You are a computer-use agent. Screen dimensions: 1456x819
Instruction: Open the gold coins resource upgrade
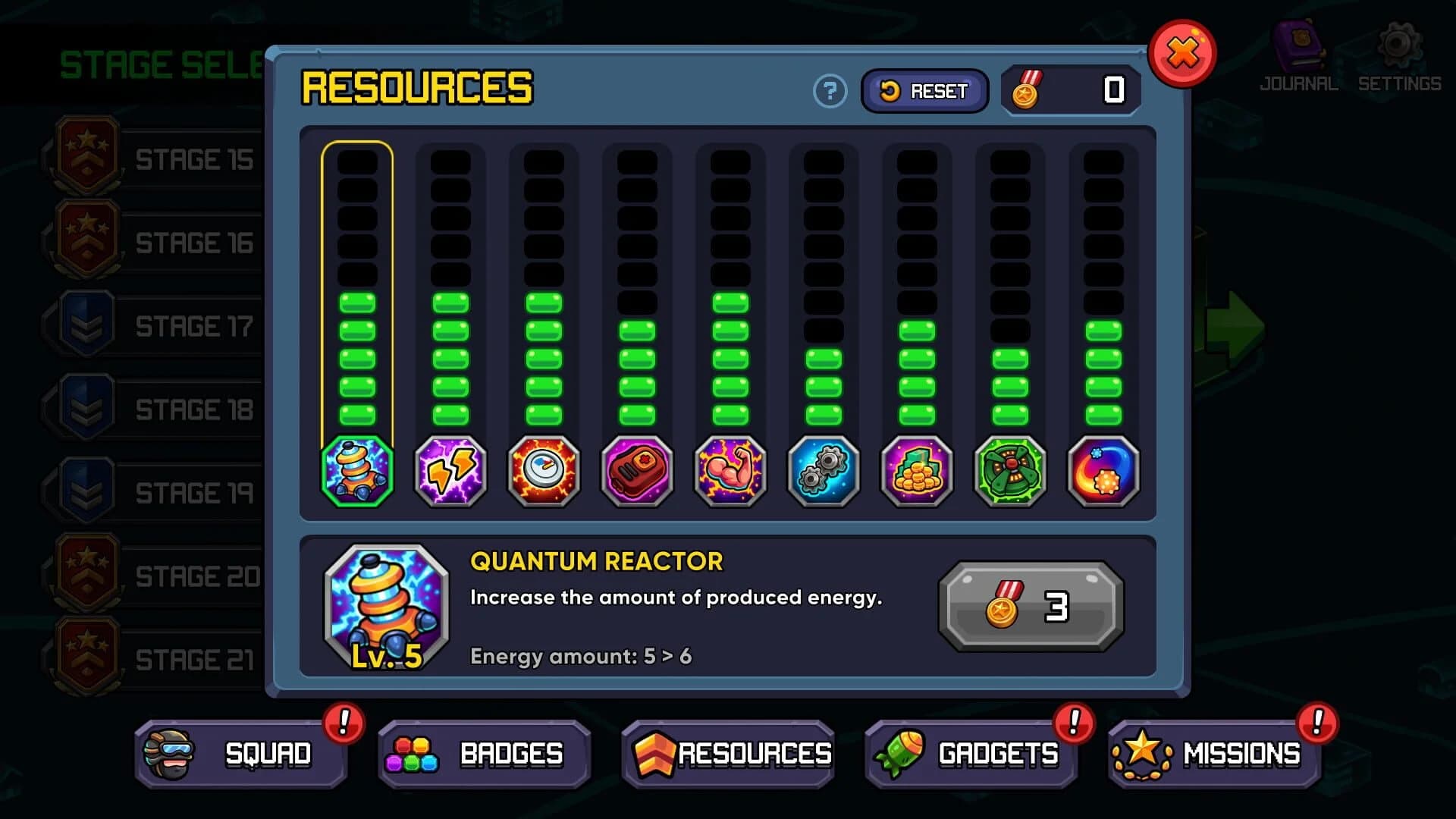coord(916,472)
